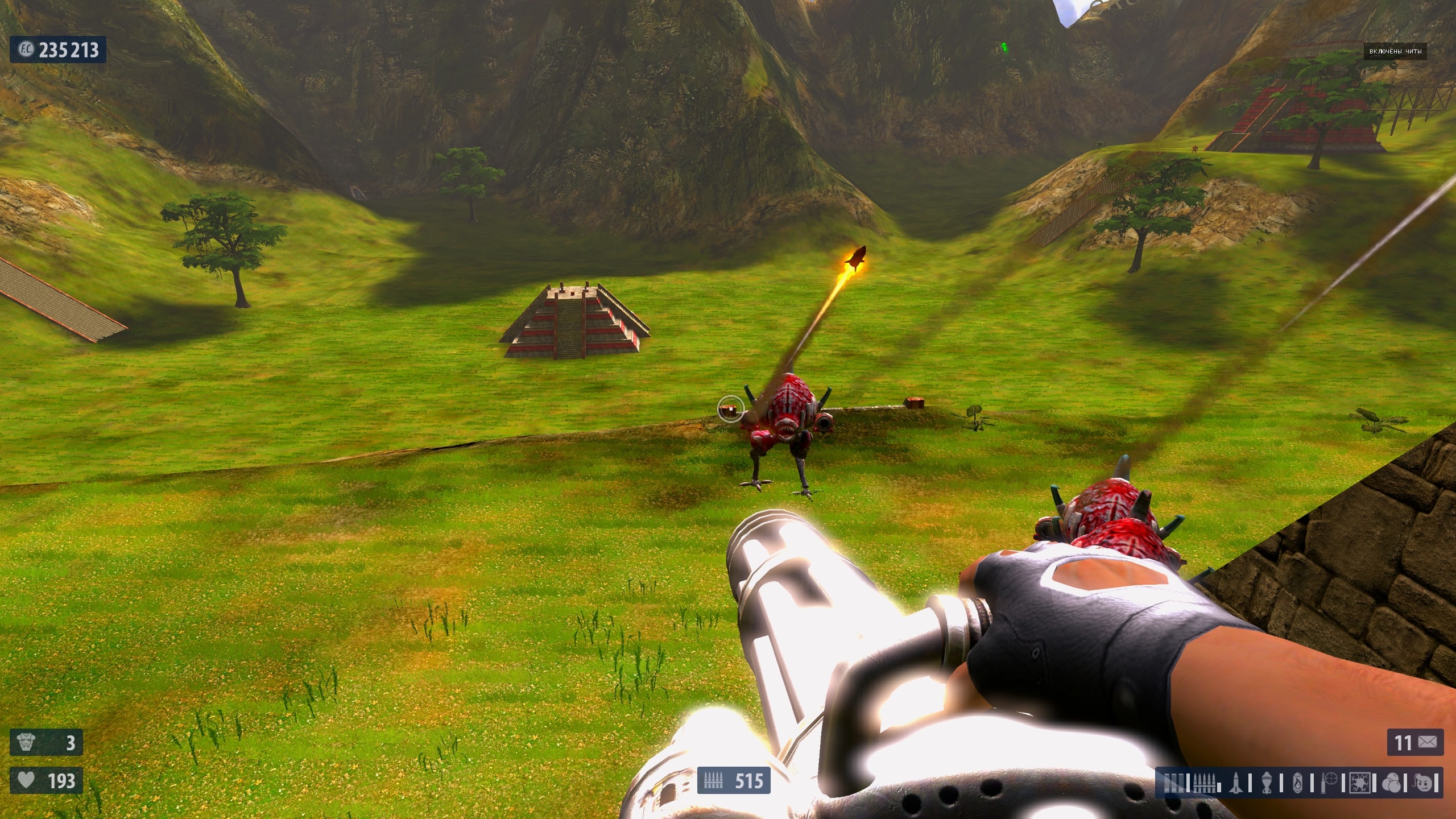Select the shotgun shells ammo icon
This screenshot has height=819, width=1456.
click(x=1173, y=783)
